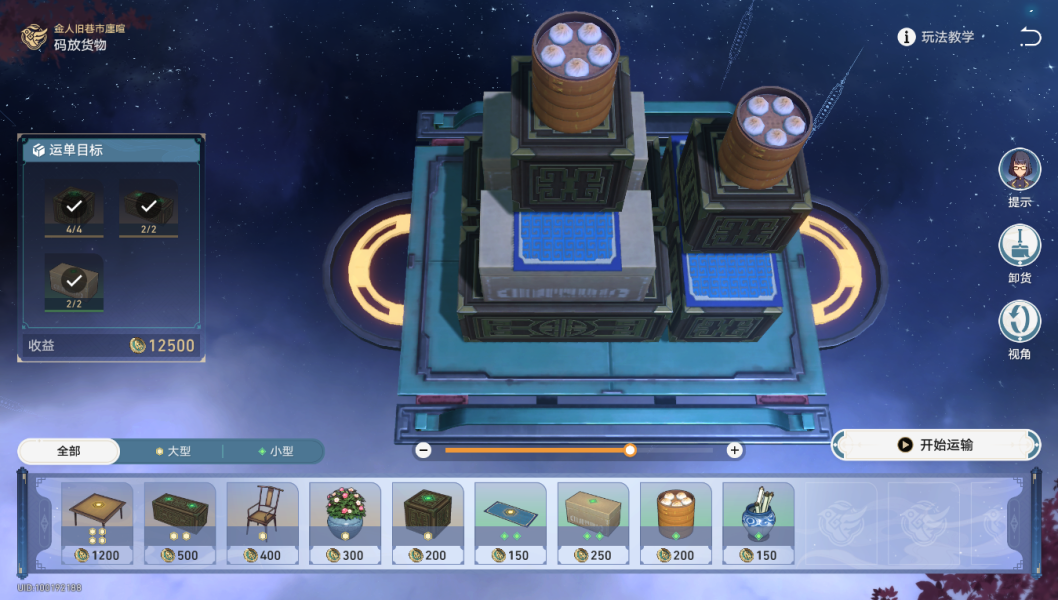Start transport with 开始运输
This screenshot has height=600, width=1058.
[935, 445]
